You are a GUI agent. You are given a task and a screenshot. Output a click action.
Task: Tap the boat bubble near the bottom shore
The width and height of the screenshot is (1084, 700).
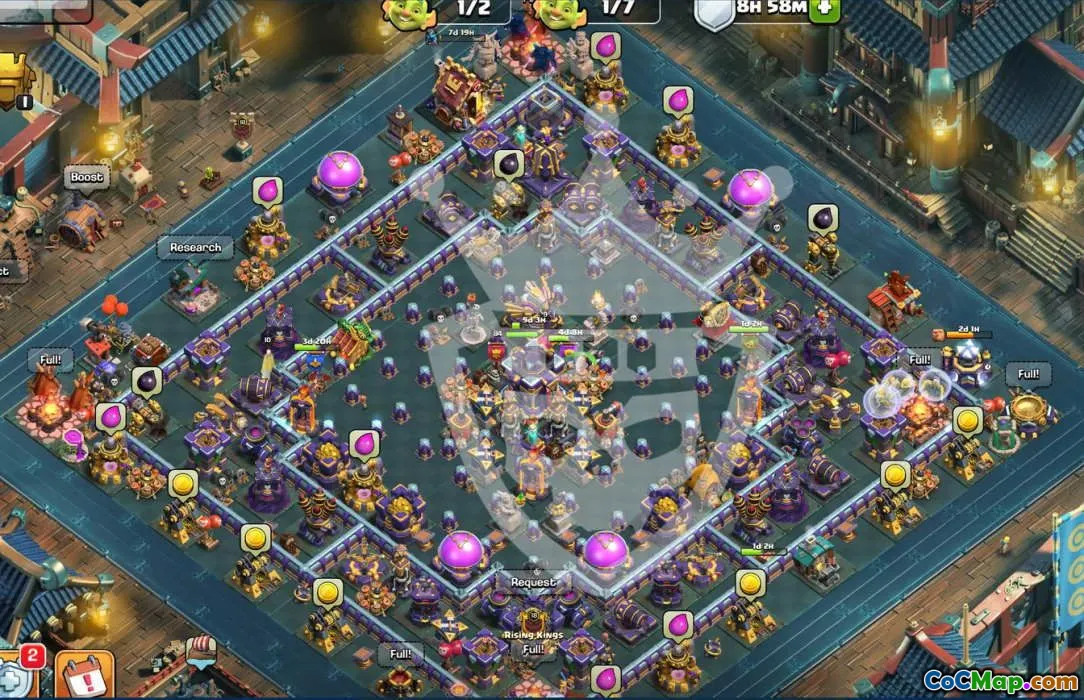[x=201, y=650]
